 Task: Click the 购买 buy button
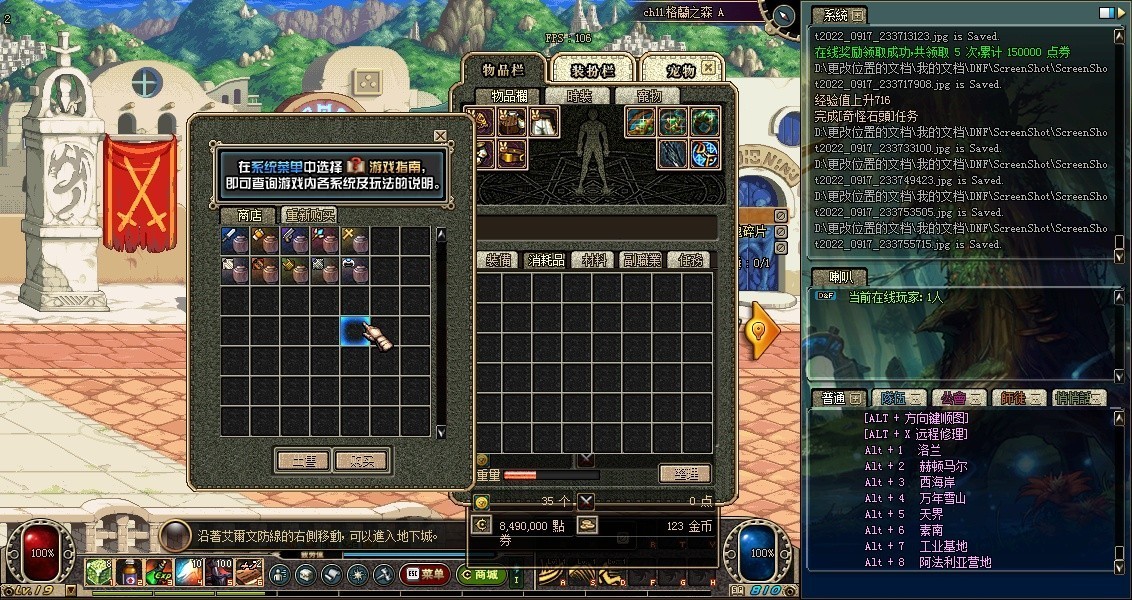click(x=361, y=461)
